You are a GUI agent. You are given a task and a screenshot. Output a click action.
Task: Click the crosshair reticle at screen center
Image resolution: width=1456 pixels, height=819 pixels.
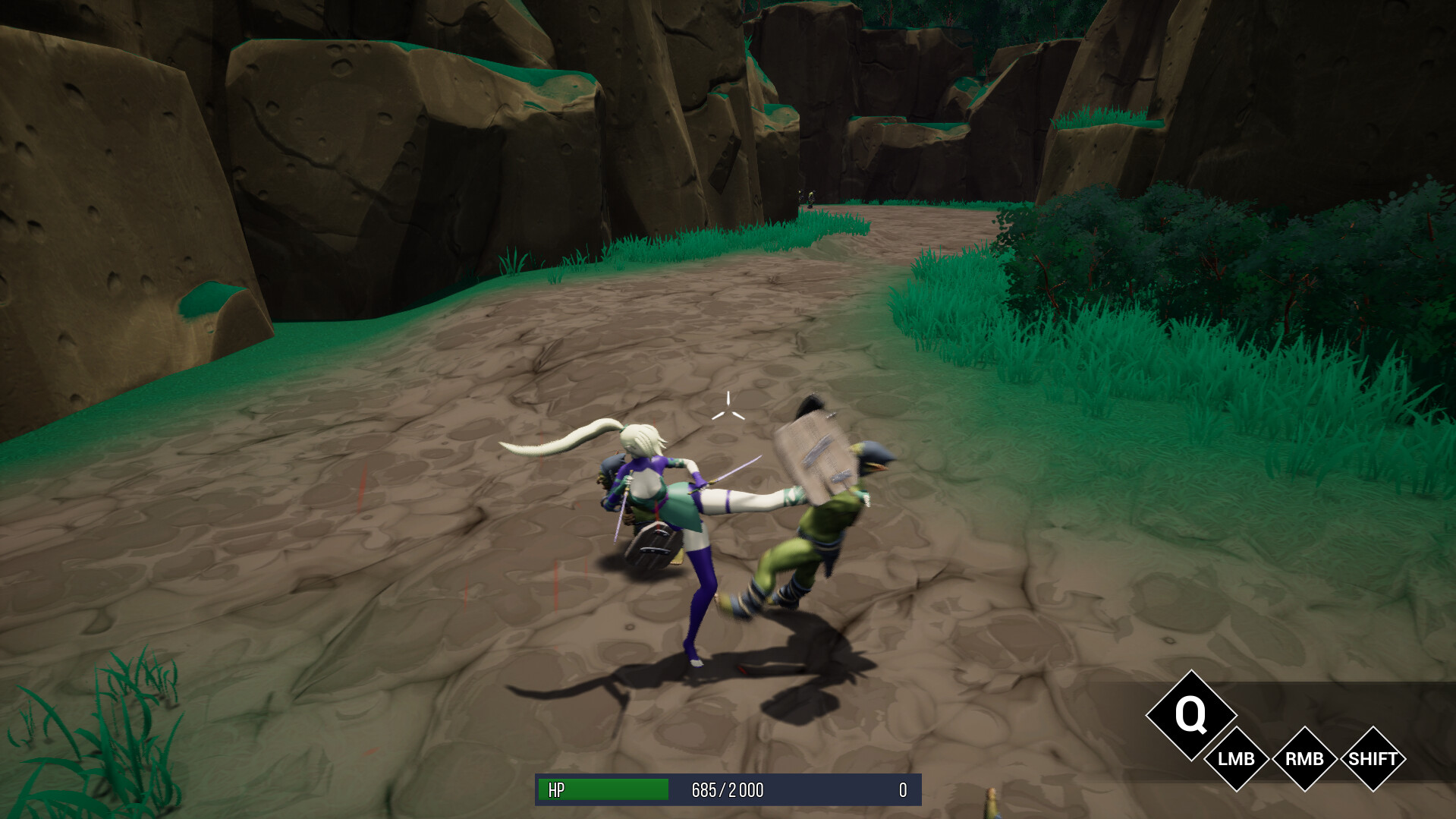pos(729,408)
